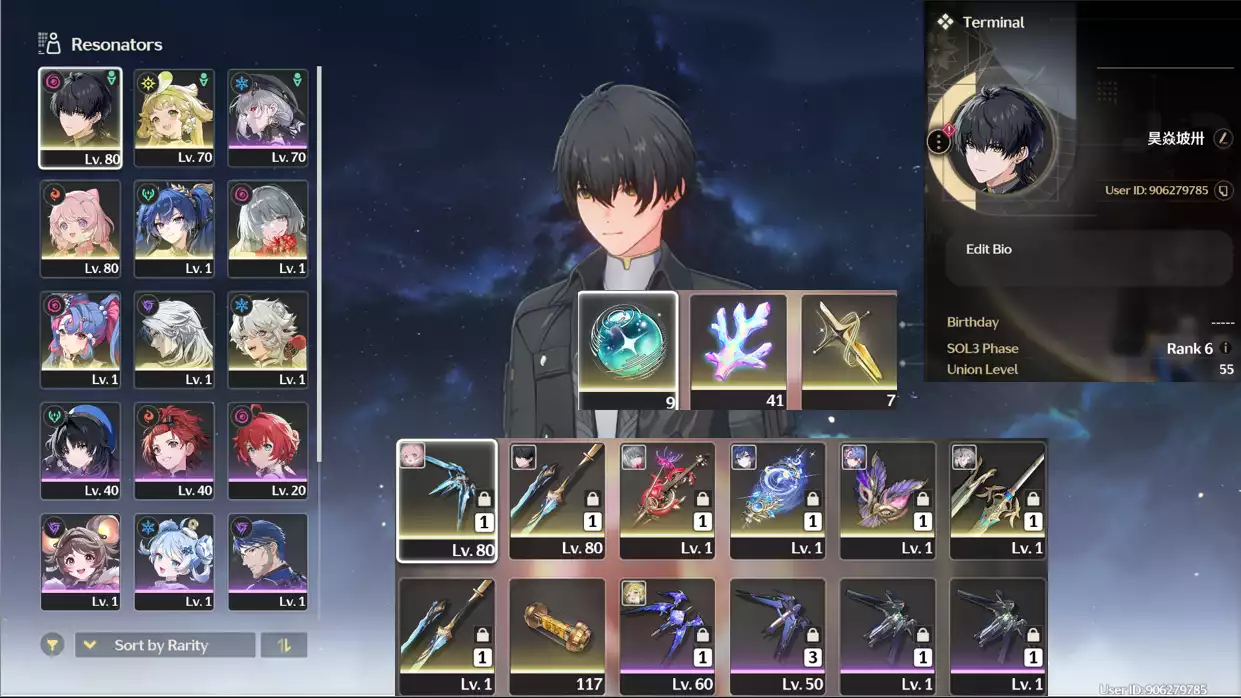The image size is (1241, 698).
Task: Toggle the sort order arrows button
Action: tap(284, 645)
